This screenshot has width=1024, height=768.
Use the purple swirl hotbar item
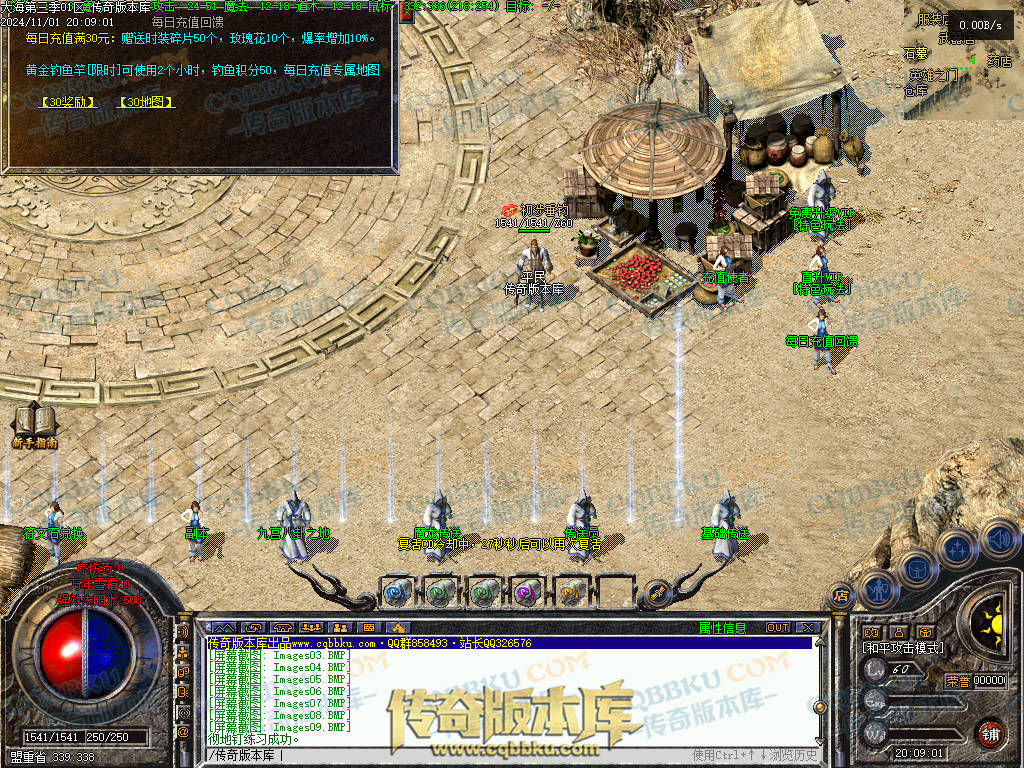click(x=526, y=592)
